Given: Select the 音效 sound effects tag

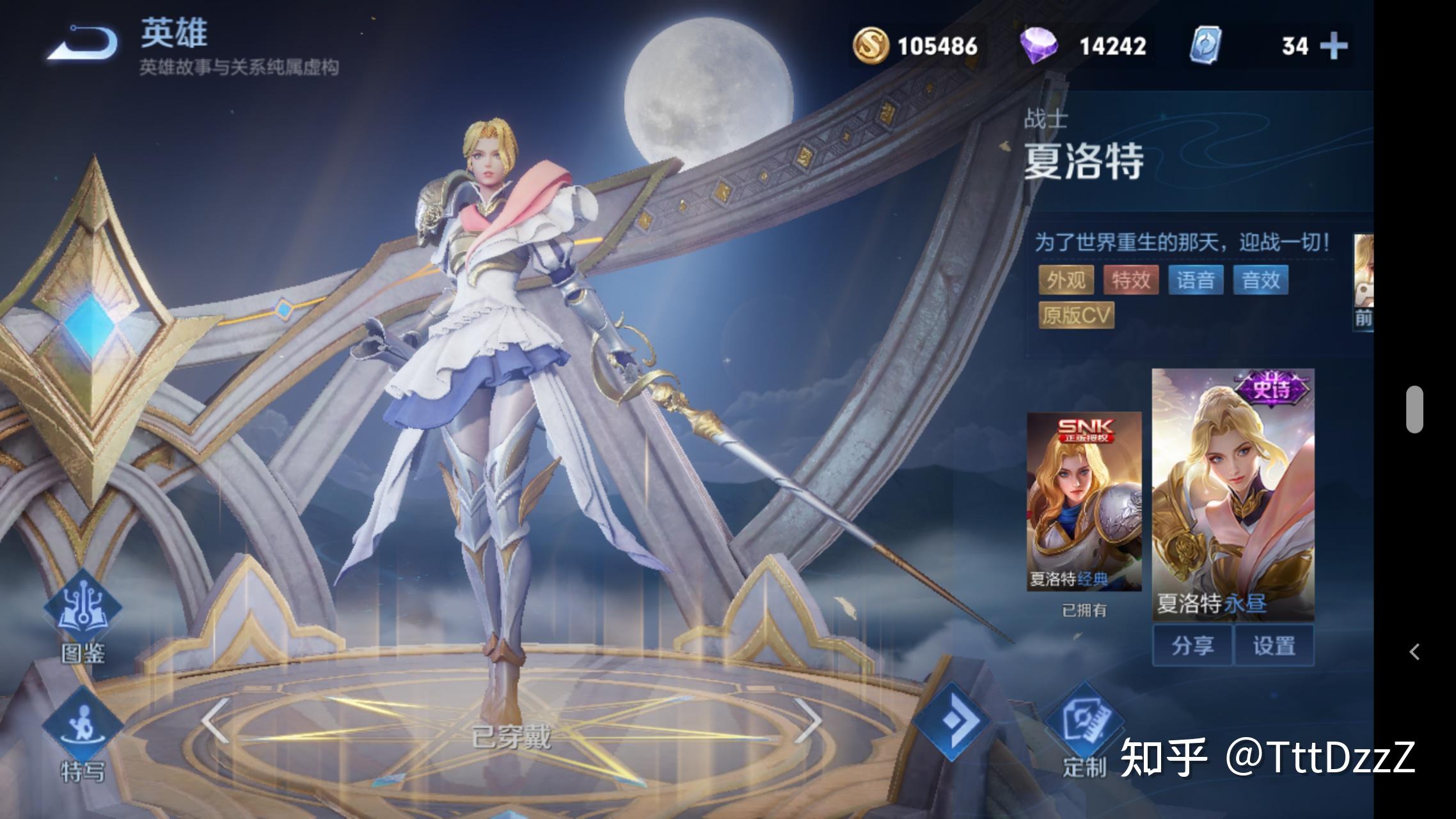Looking at the screenshot, I should (x=1260, y=280).
